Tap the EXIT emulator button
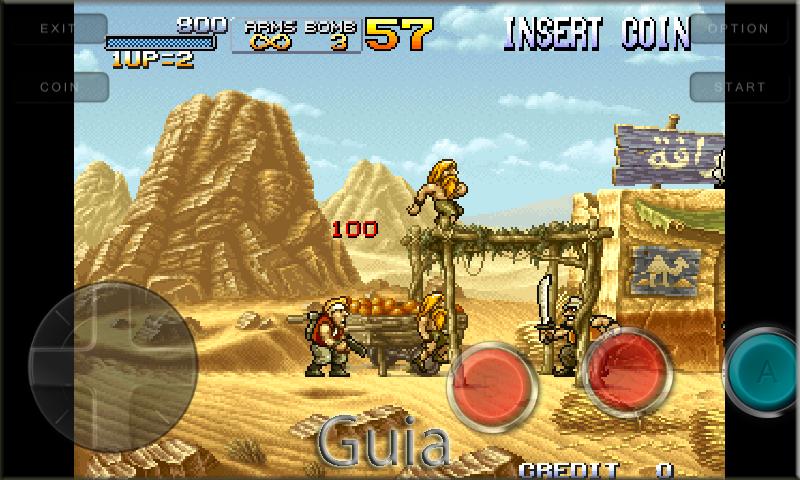 (58, 29)
